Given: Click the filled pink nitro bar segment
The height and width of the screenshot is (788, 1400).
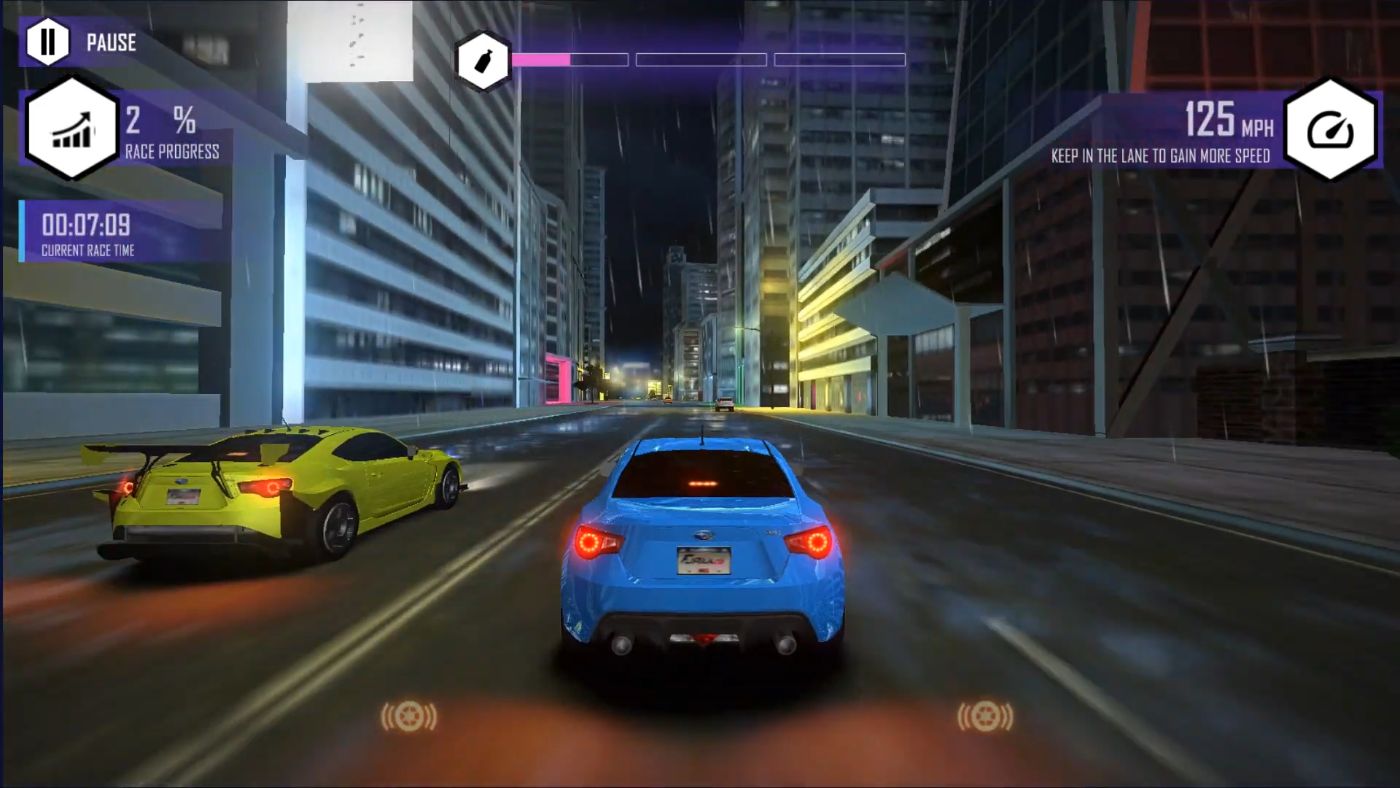Looking at the screenshot, I should point(540,58).
